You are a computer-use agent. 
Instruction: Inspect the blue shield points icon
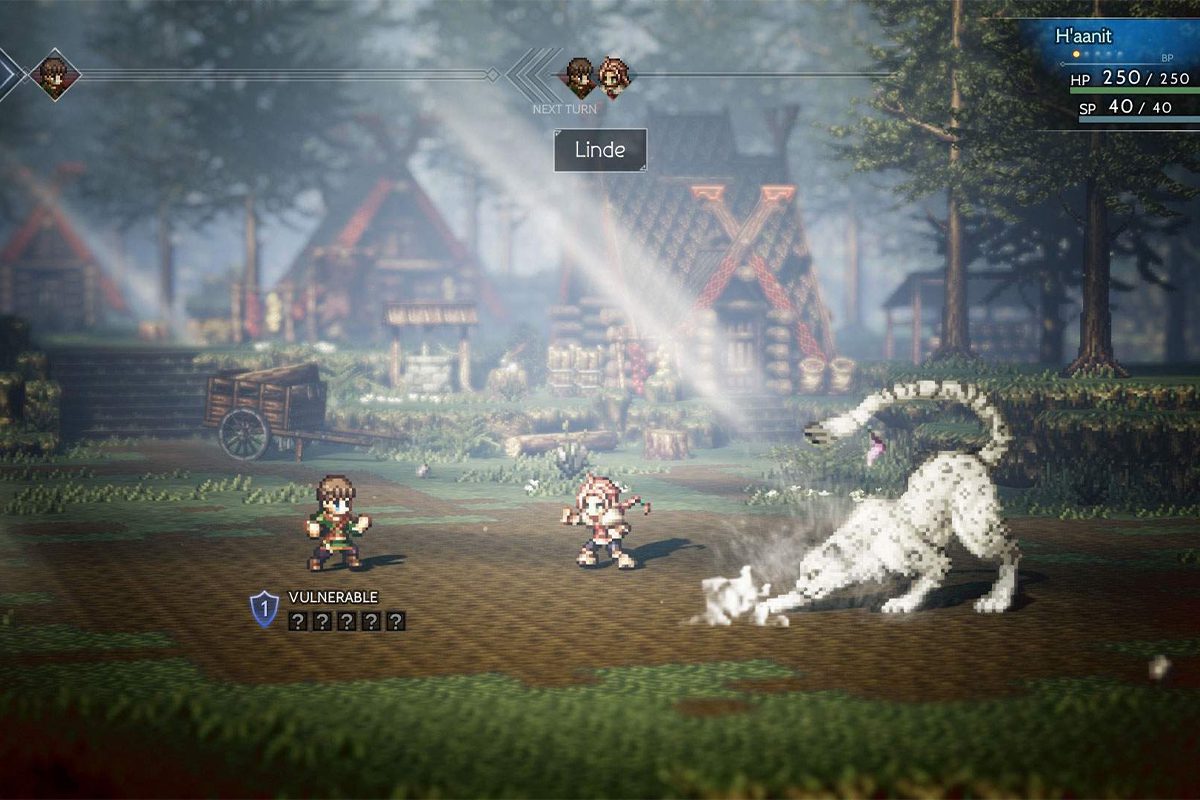click(x=264, y=608)
